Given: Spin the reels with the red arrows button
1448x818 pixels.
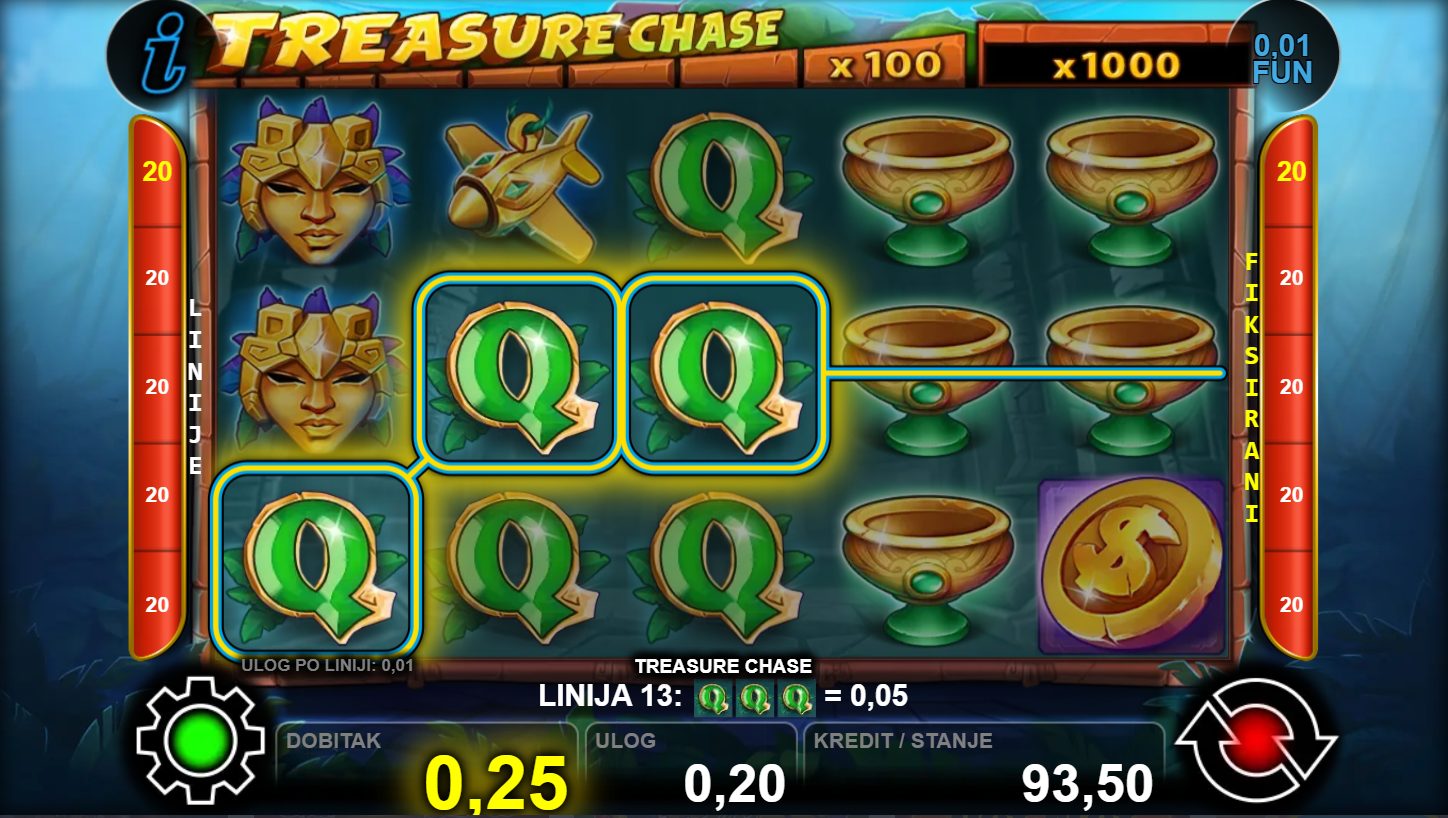Looking at the screenshot, I should [1255, 741].
